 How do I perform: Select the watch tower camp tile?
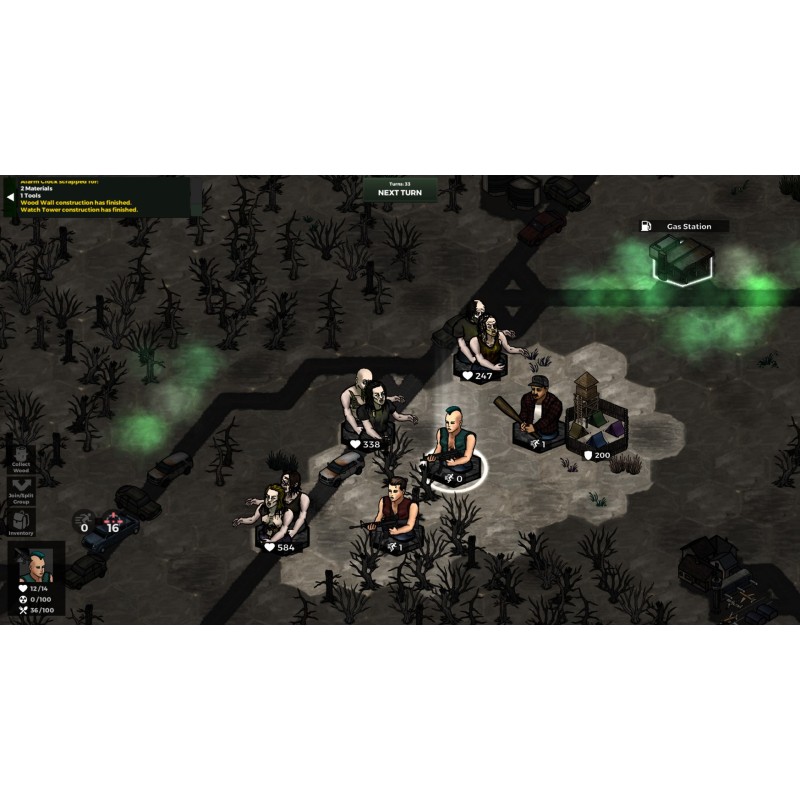click(596, 419)
